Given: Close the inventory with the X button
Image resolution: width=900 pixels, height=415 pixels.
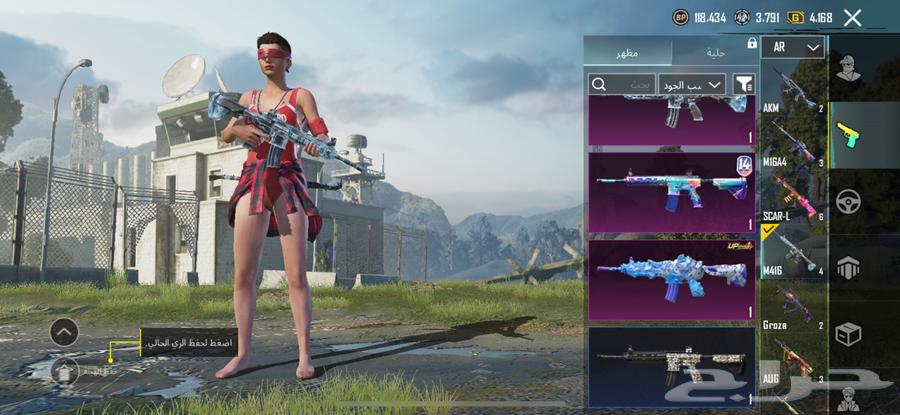Looking at the screenshot, I should [852, 17].
